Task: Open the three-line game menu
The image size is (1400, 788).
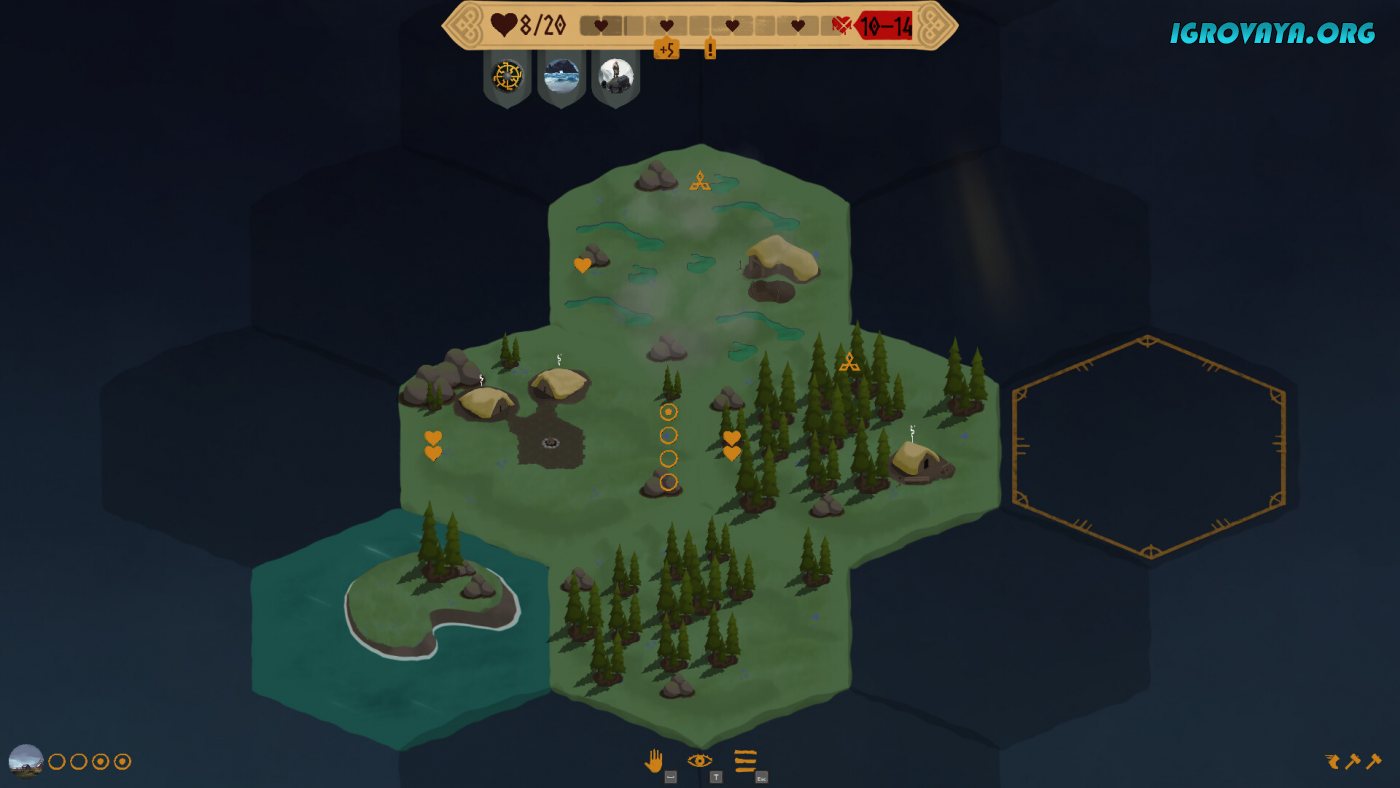Action: (x=745, y=761)
